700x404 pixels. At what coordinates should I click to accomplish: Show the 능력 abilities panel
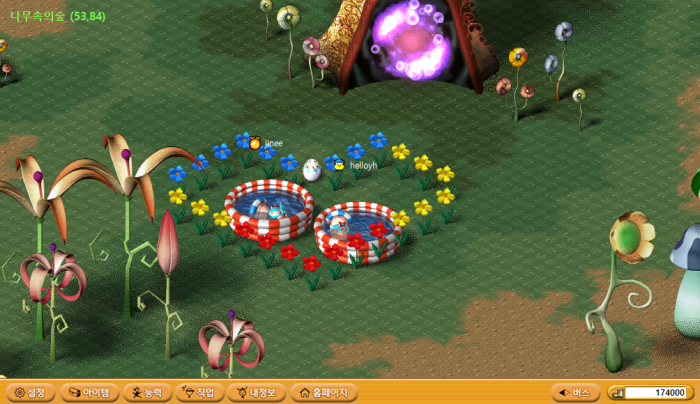point(146,393)
